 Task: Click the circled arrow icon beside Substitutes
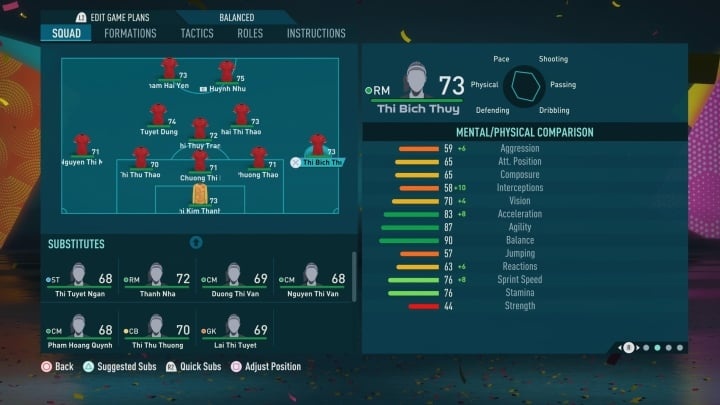(196, 242)
